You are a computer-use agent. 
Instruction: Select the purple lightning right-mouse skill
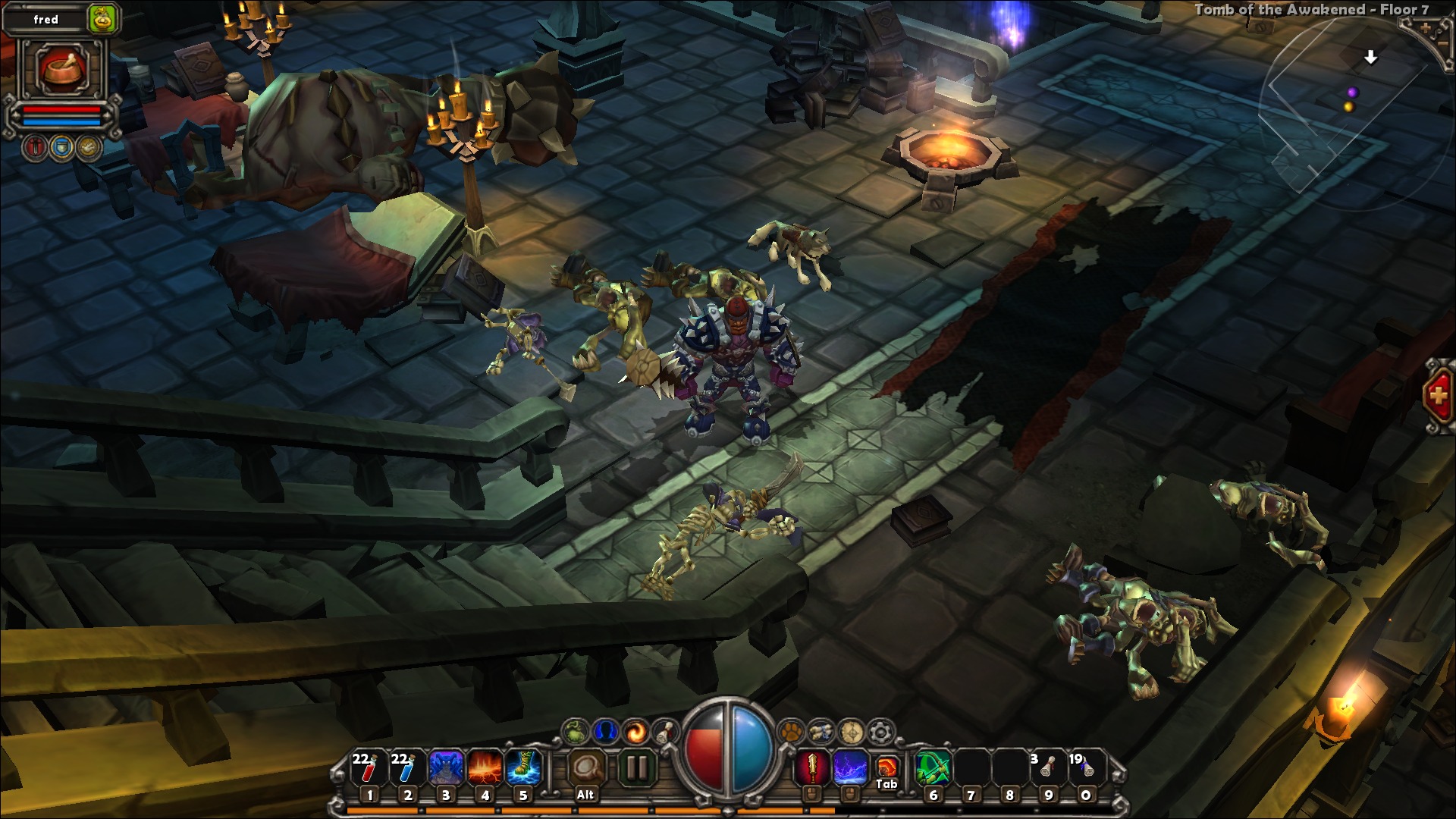coord(850,769)
